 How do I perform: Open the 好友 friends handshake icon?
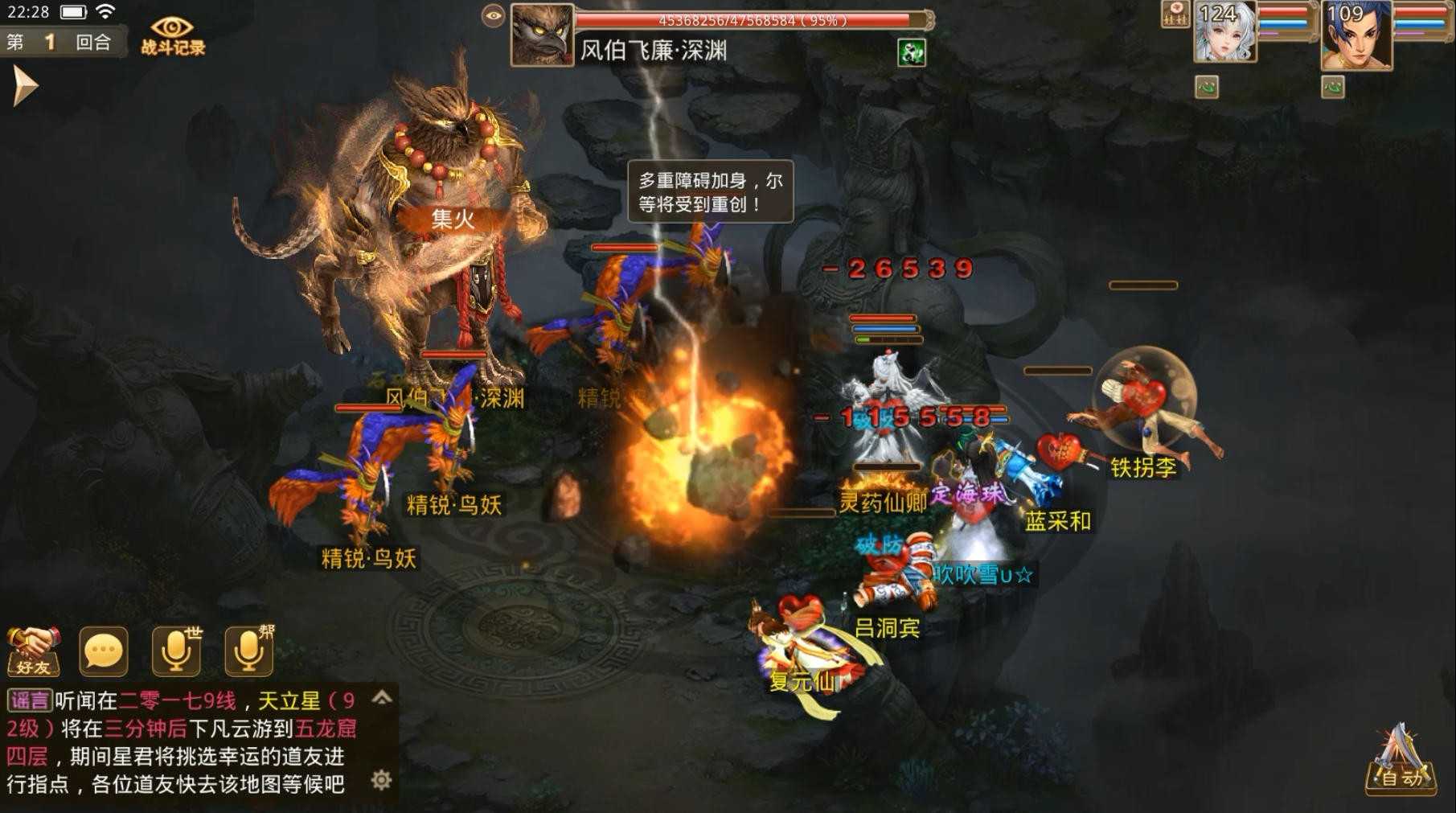33,651
